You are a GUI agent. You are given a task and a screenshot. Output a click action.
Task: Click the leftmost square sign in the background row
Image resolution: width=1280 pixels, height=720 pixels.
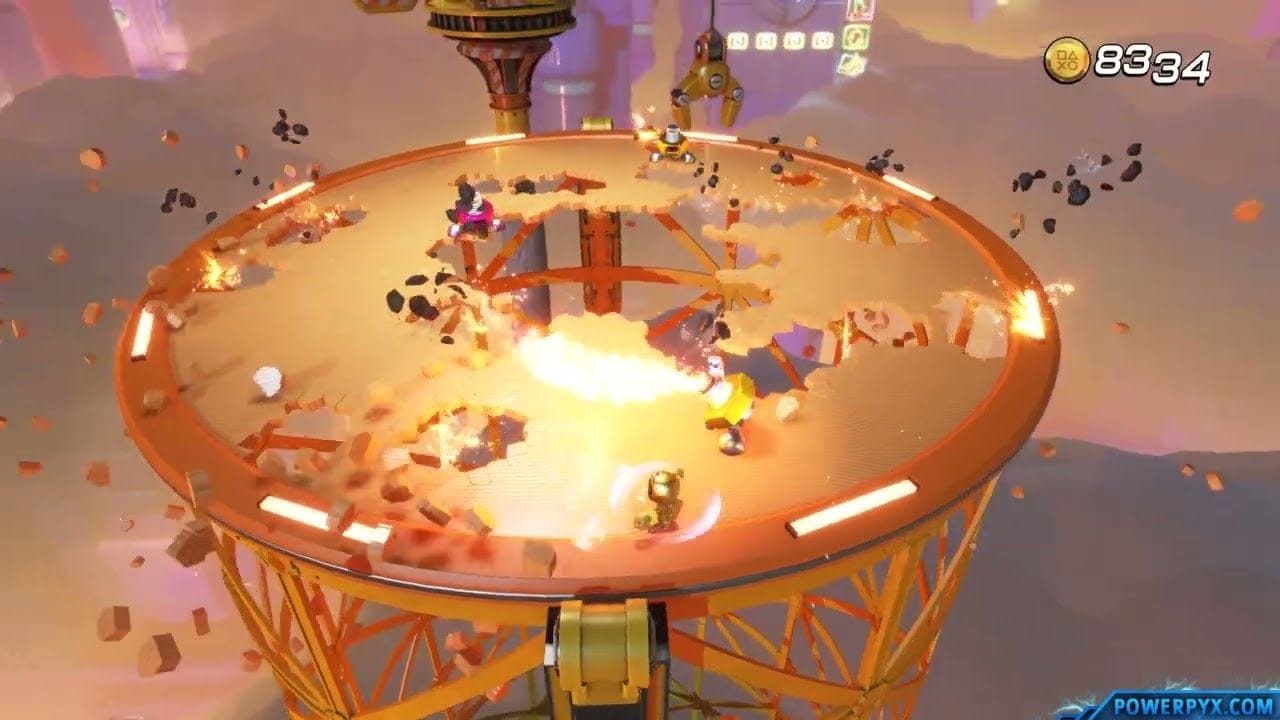[738, 40]
